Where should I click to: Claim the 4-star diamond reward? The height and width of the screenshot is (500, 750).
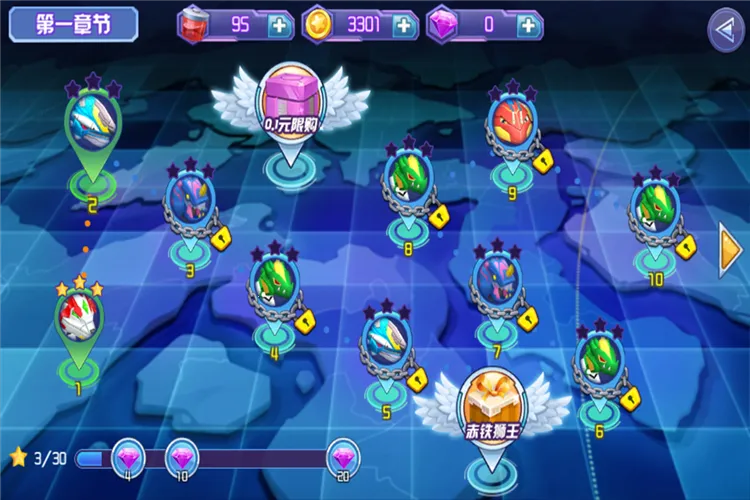128,459
